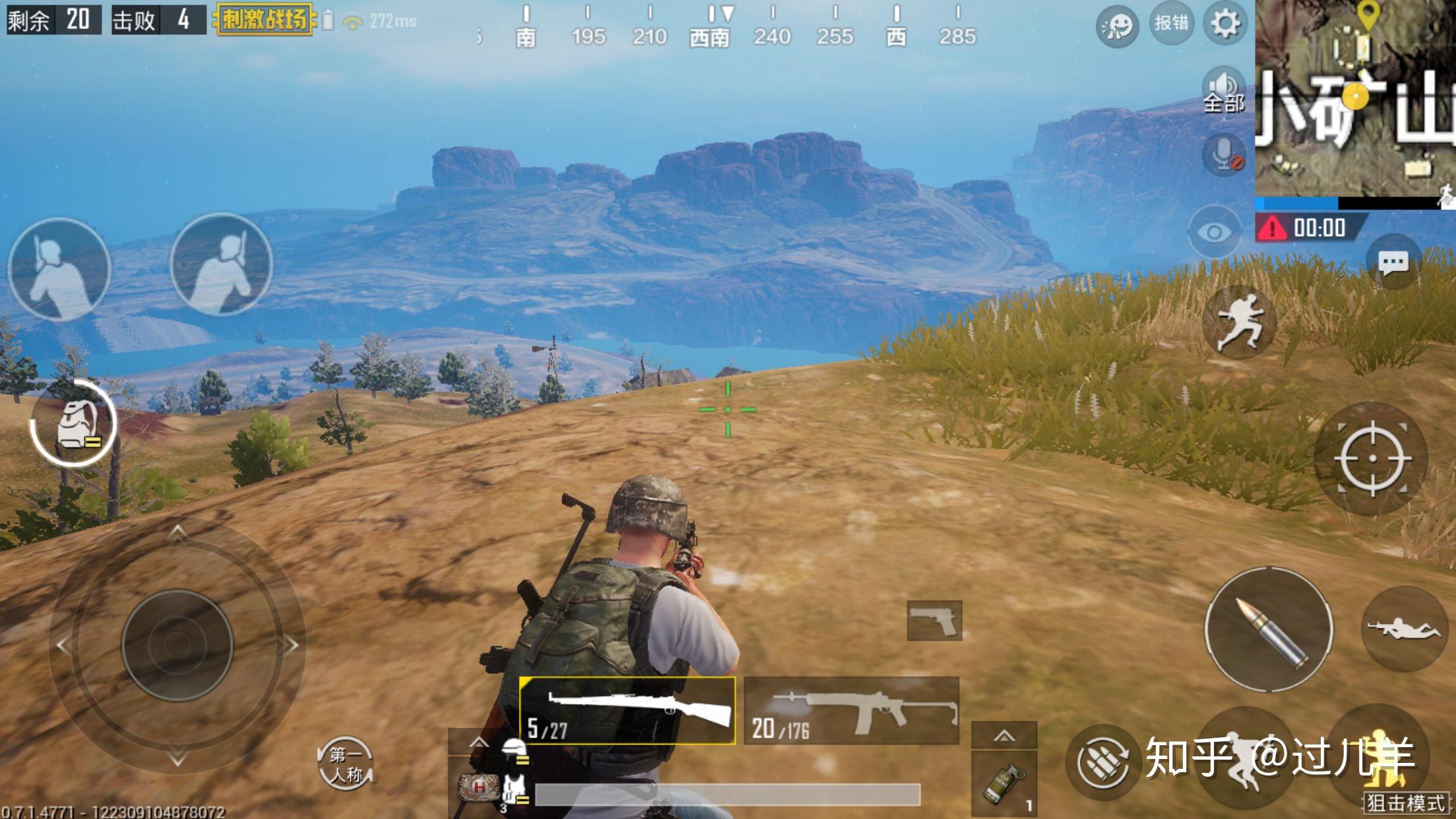Image resolution: width=1456 pixels, height=819 pixels.
Task: Tap the 报错 report button
Action: point(1171,24)
